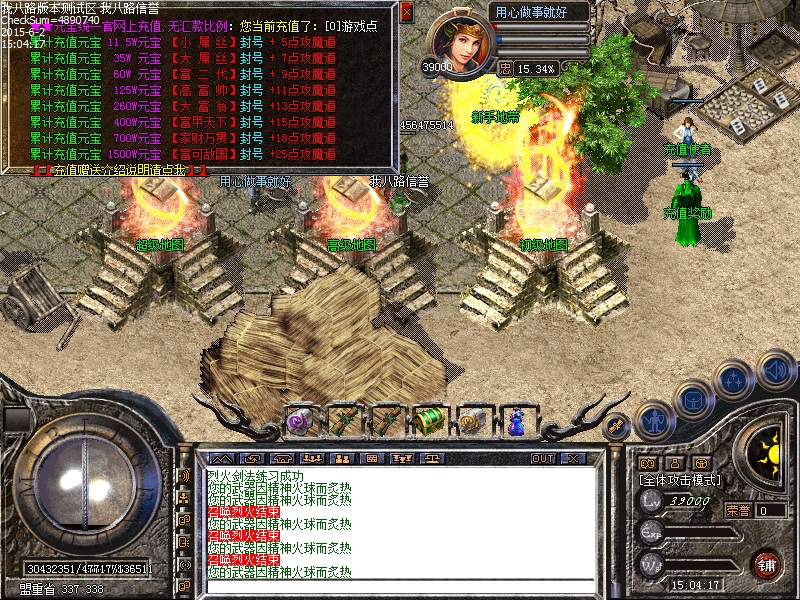The image size is (800, 600).
Task: Click the mountain icon on chat toolbar
Action: click(x=222, y=458)
